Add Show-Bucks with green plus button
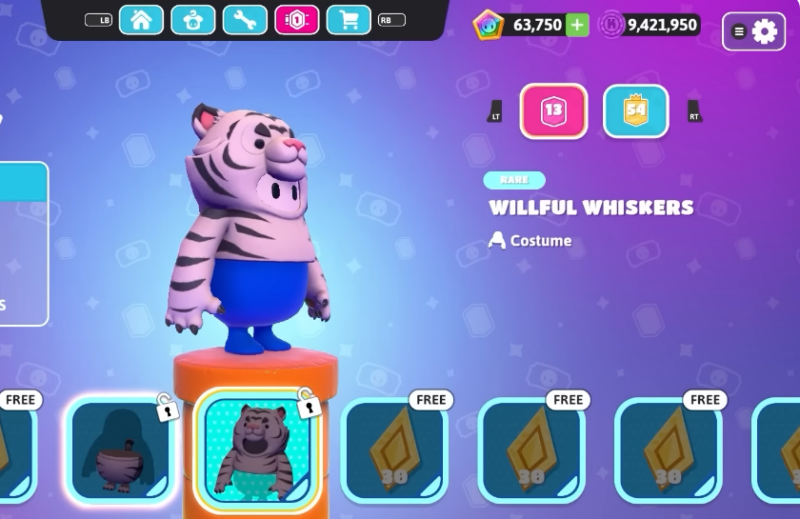 [x=577, y=25]
